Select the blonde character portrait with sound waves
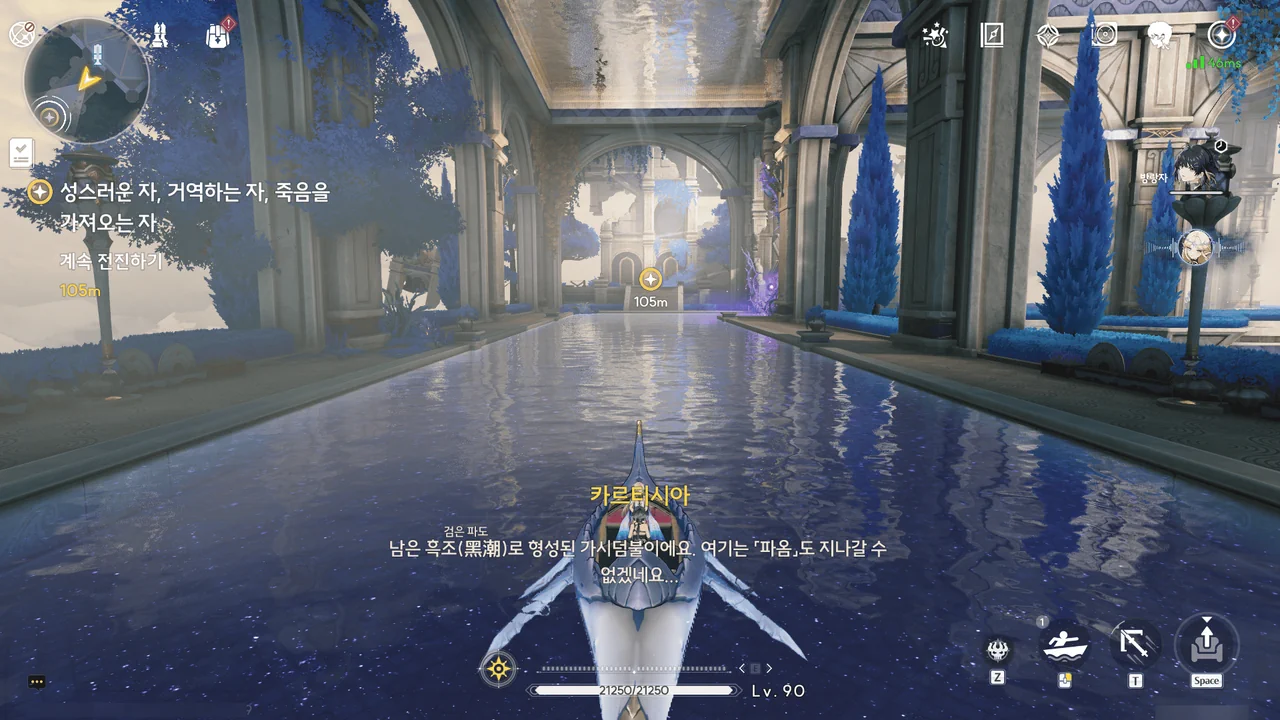This screenshot has height=720, width=1280. click(x=1196, y=247)
